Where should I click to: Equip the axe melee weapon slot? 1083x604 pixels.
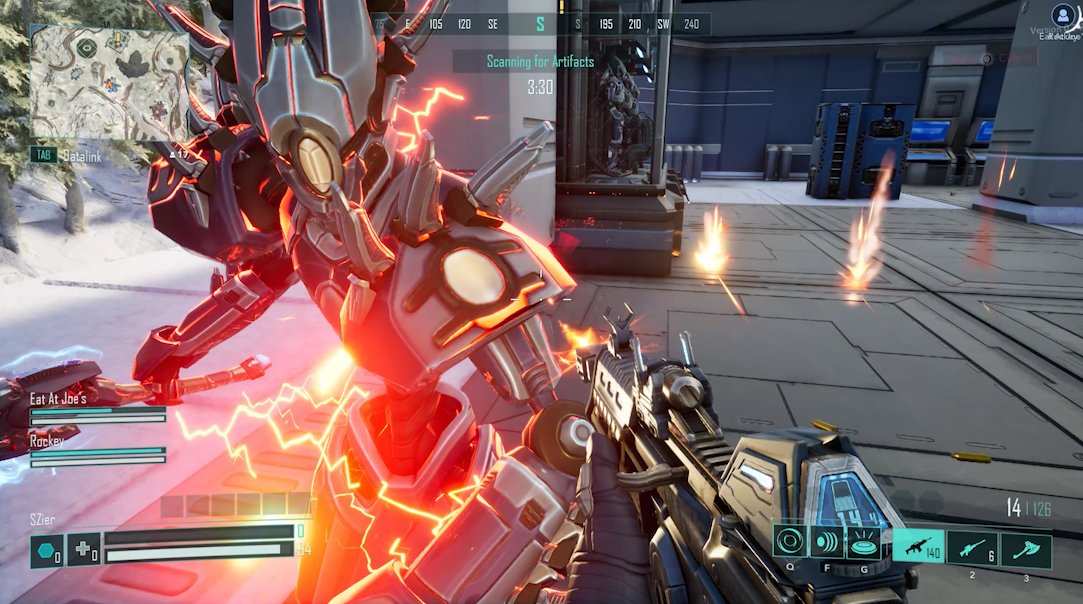point(1026,548)
